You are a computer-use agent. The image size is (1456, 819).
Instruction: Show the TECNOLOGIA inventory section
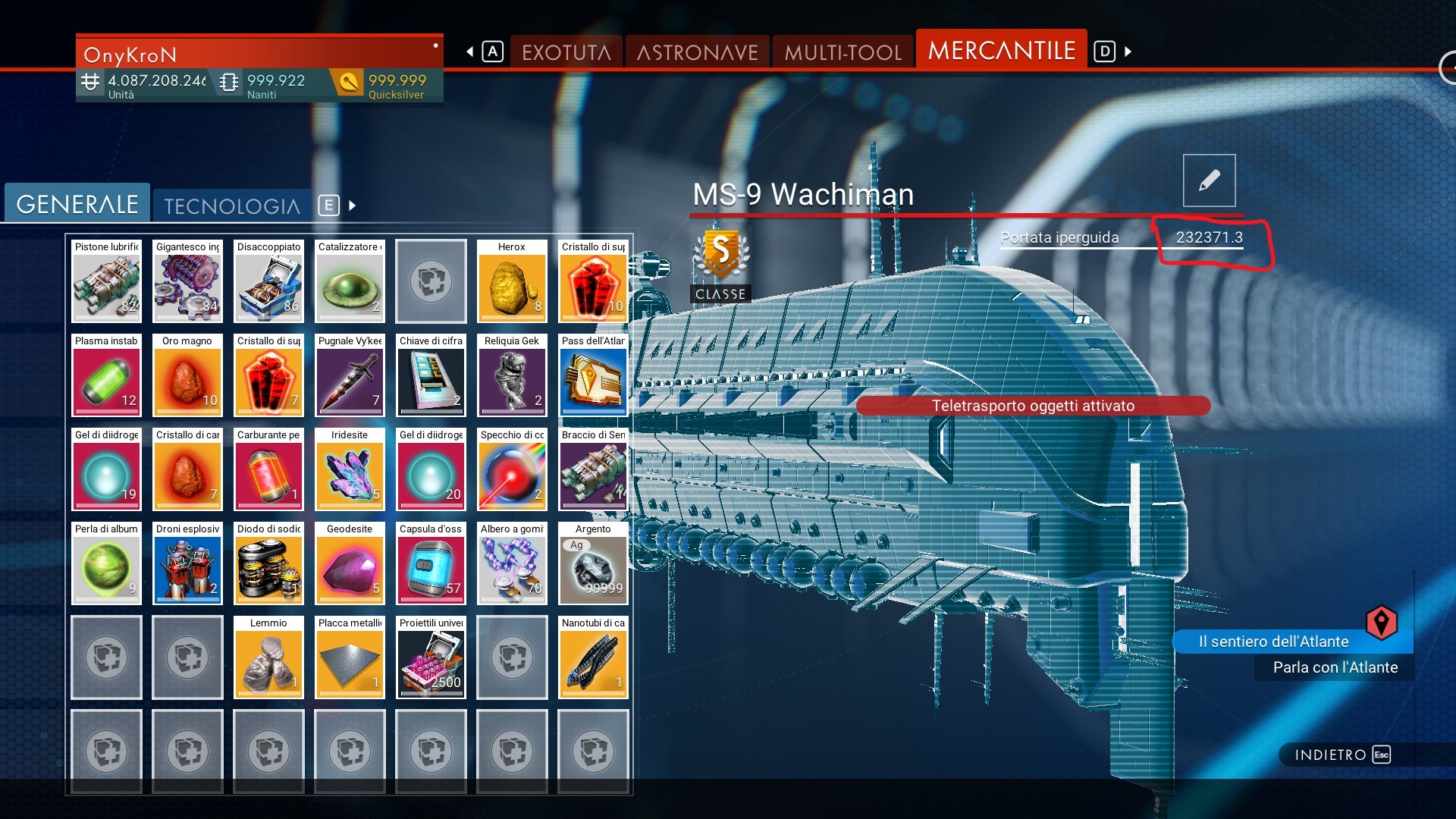[x=232, y=206]
